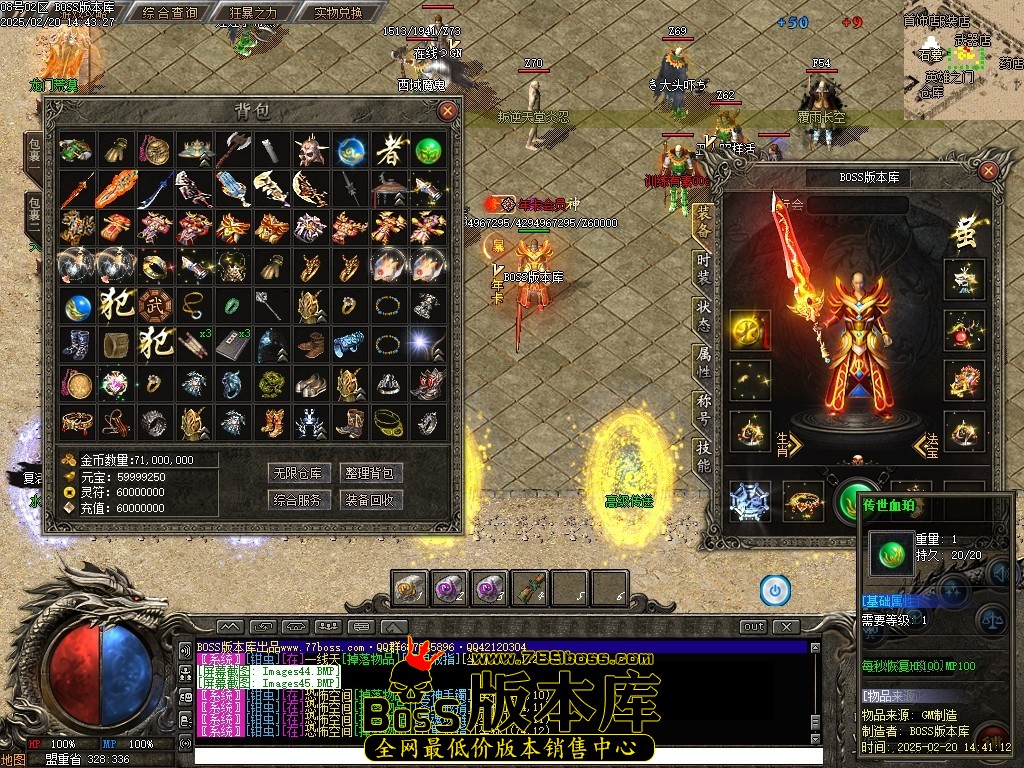This screenshot has height=768, width=1024.
Task: Close the character equipment panel
Action: (988, 171)
